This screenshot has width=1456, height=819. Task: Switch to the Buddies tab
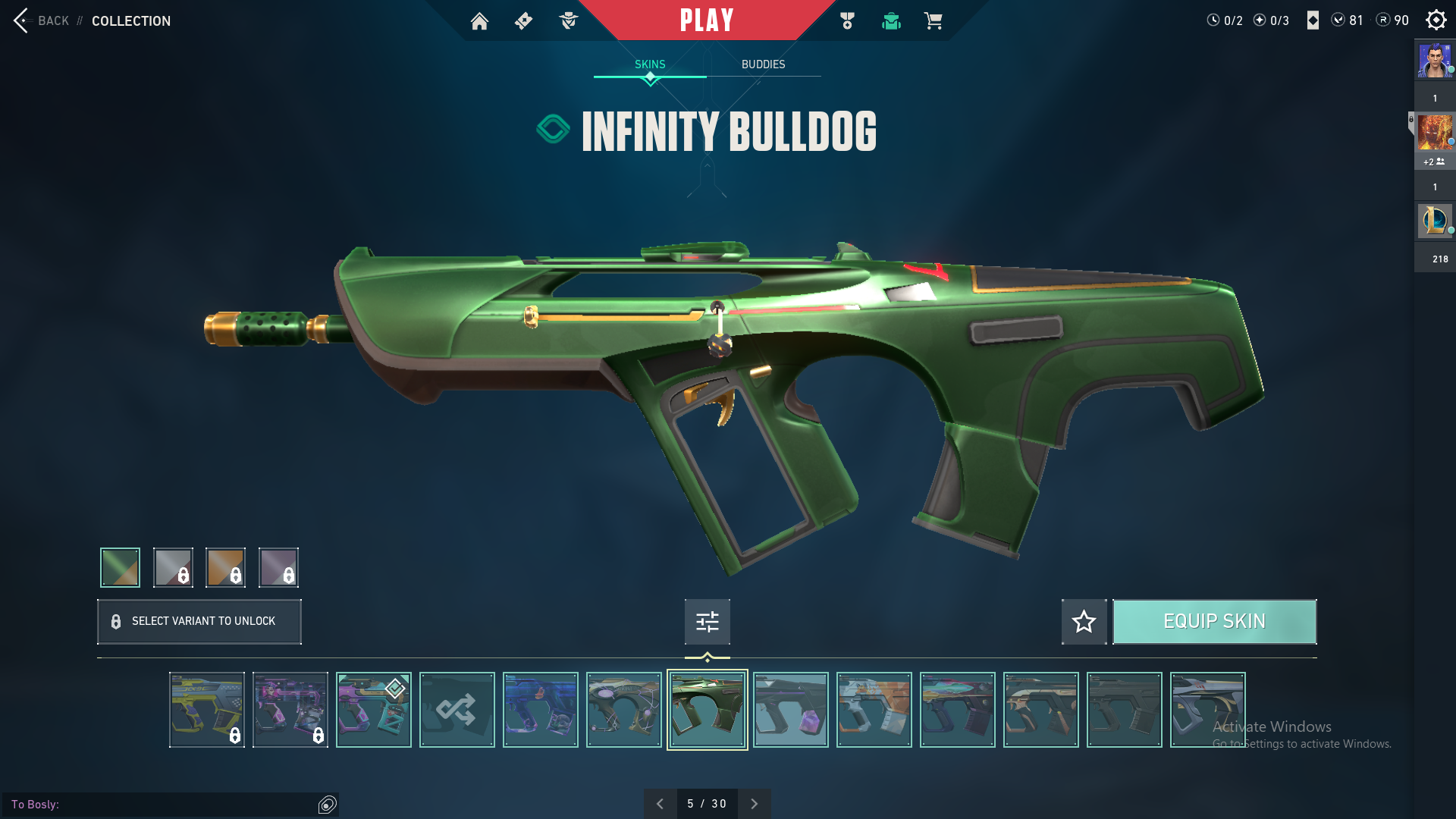pos(763,64)
